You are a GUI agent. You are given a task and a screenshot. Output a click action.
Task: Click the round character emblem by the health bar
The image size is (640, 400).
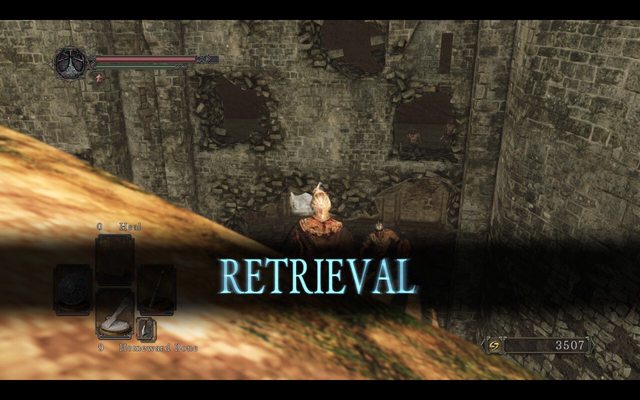point(71,63)
